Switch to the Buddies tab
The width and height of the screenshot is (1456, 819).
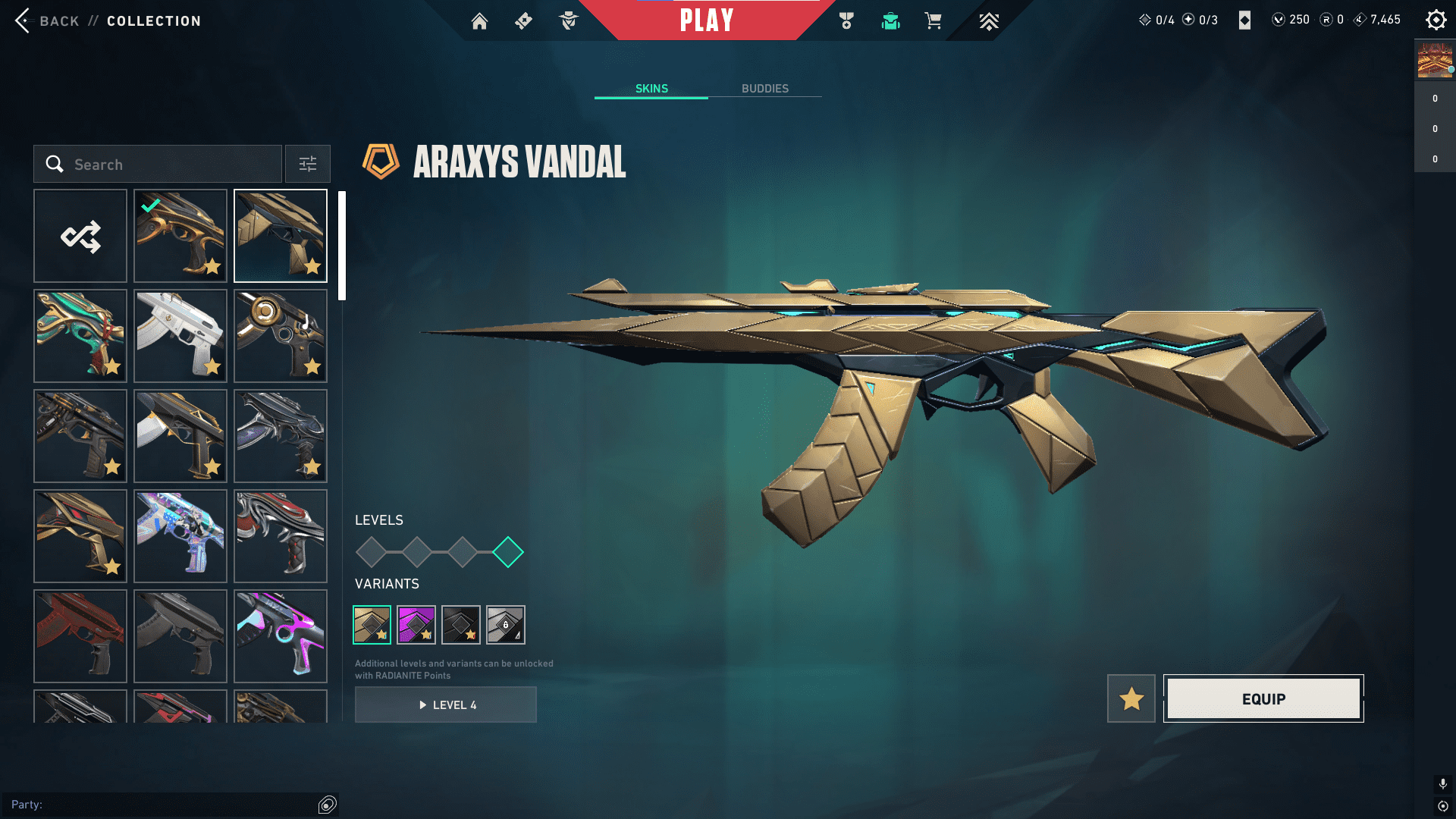pos(764,89)
